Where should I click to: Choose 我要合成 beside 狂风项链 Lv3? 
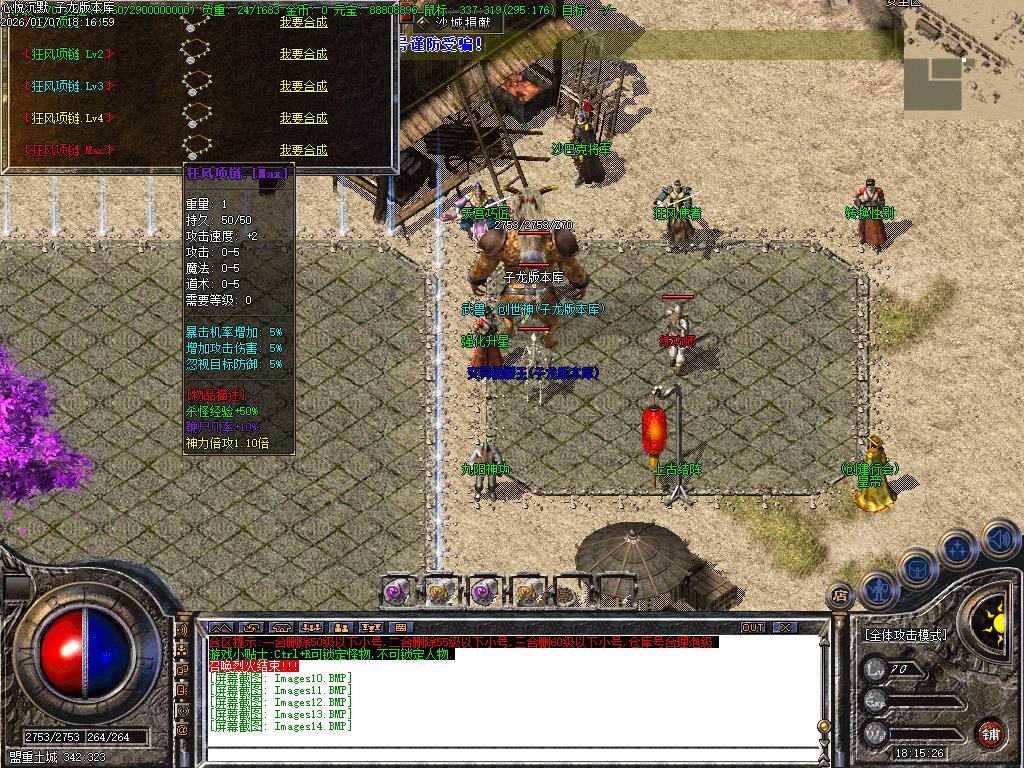click(x=303, y=86)
